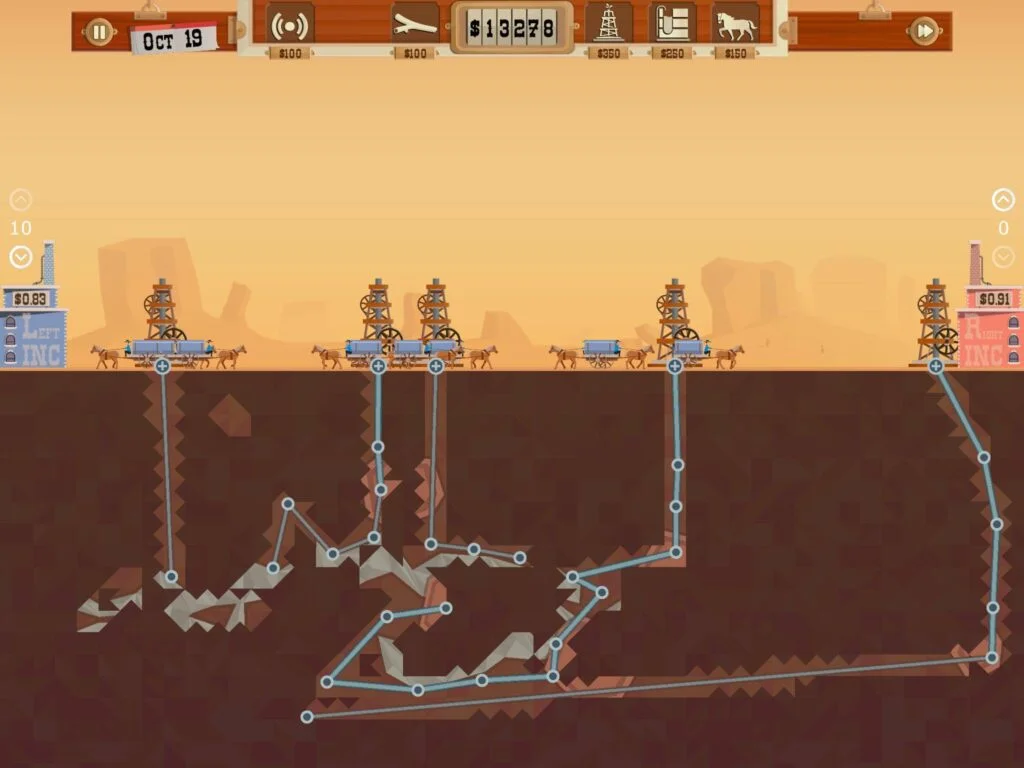Viewport: 1024px width, 768px height.
Task: Decrease the Right Inc value with the down arrow
Action: tap(1003, 257)
